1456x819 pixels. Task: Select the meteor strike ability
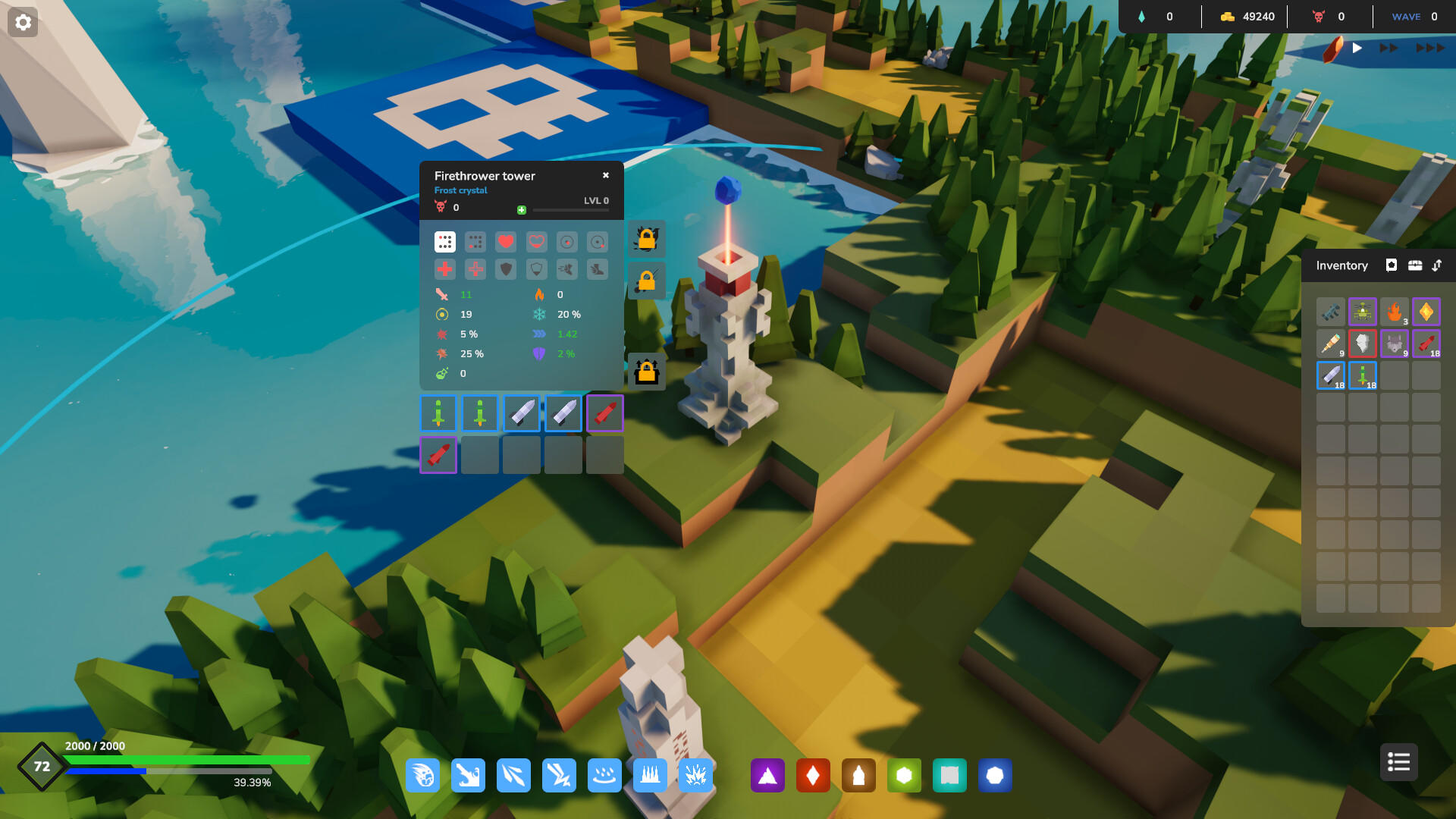pos(422,775)
